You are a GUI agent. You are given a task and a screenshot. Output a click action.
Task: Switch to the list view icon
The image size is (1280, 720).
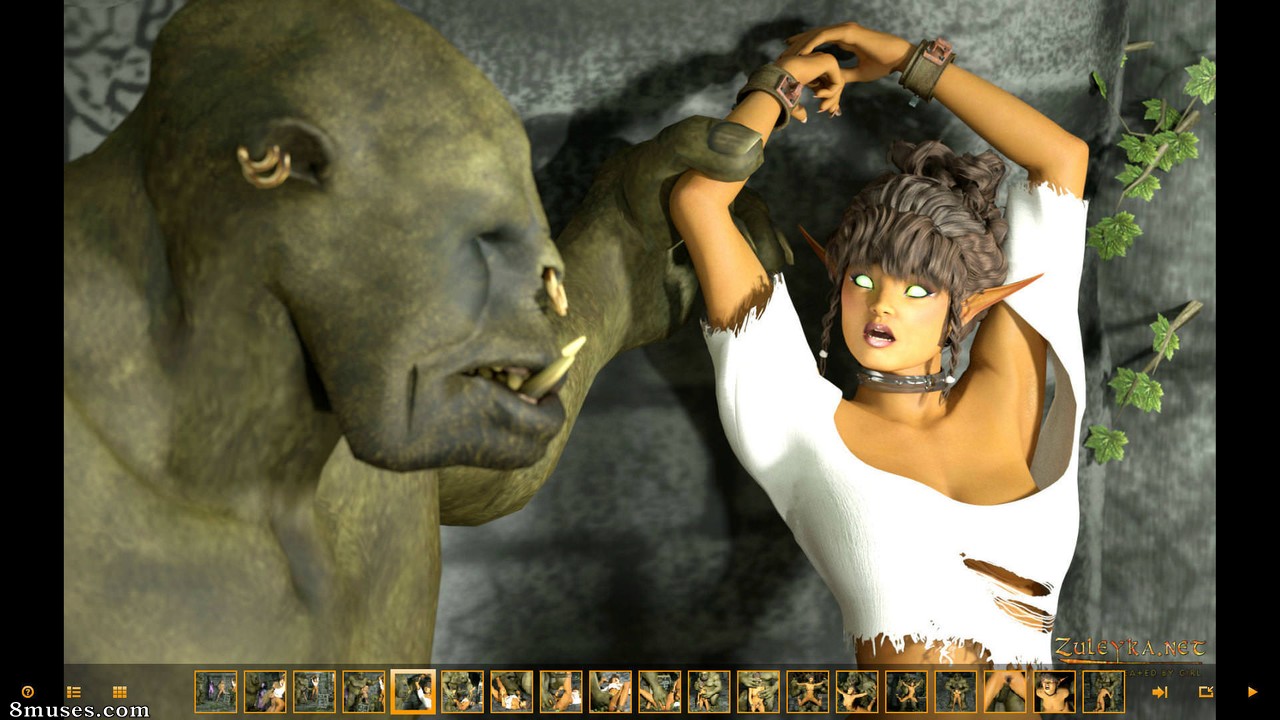tap(73, 691)
